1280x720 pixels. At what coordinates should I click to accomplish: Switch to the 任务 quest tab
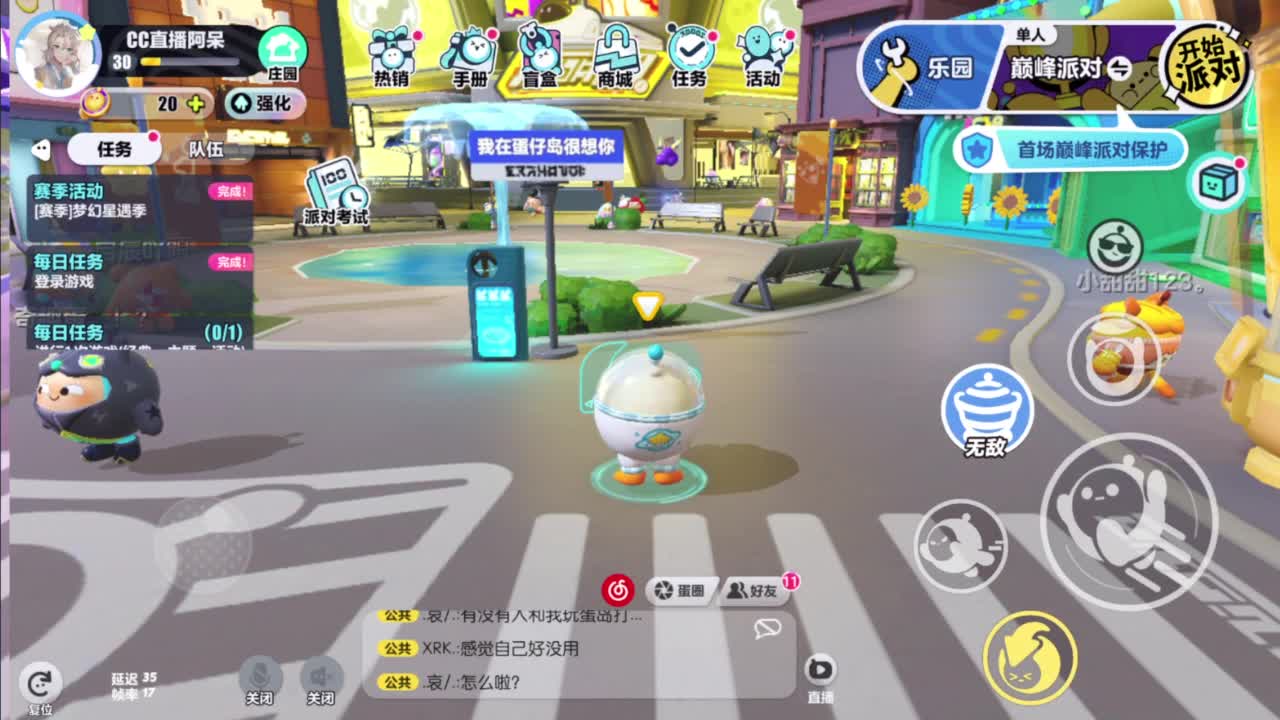pyautogui.click(x=113, y=146)
